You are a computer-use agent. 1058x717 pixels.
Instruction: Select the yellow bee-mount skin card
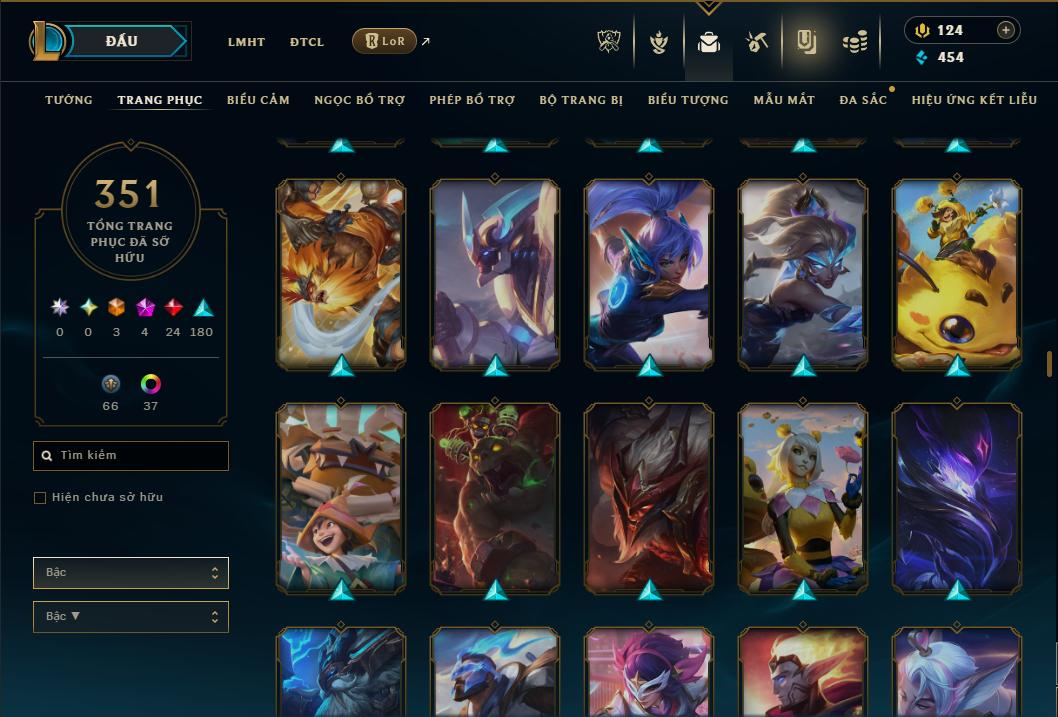[x=957, y=272]
